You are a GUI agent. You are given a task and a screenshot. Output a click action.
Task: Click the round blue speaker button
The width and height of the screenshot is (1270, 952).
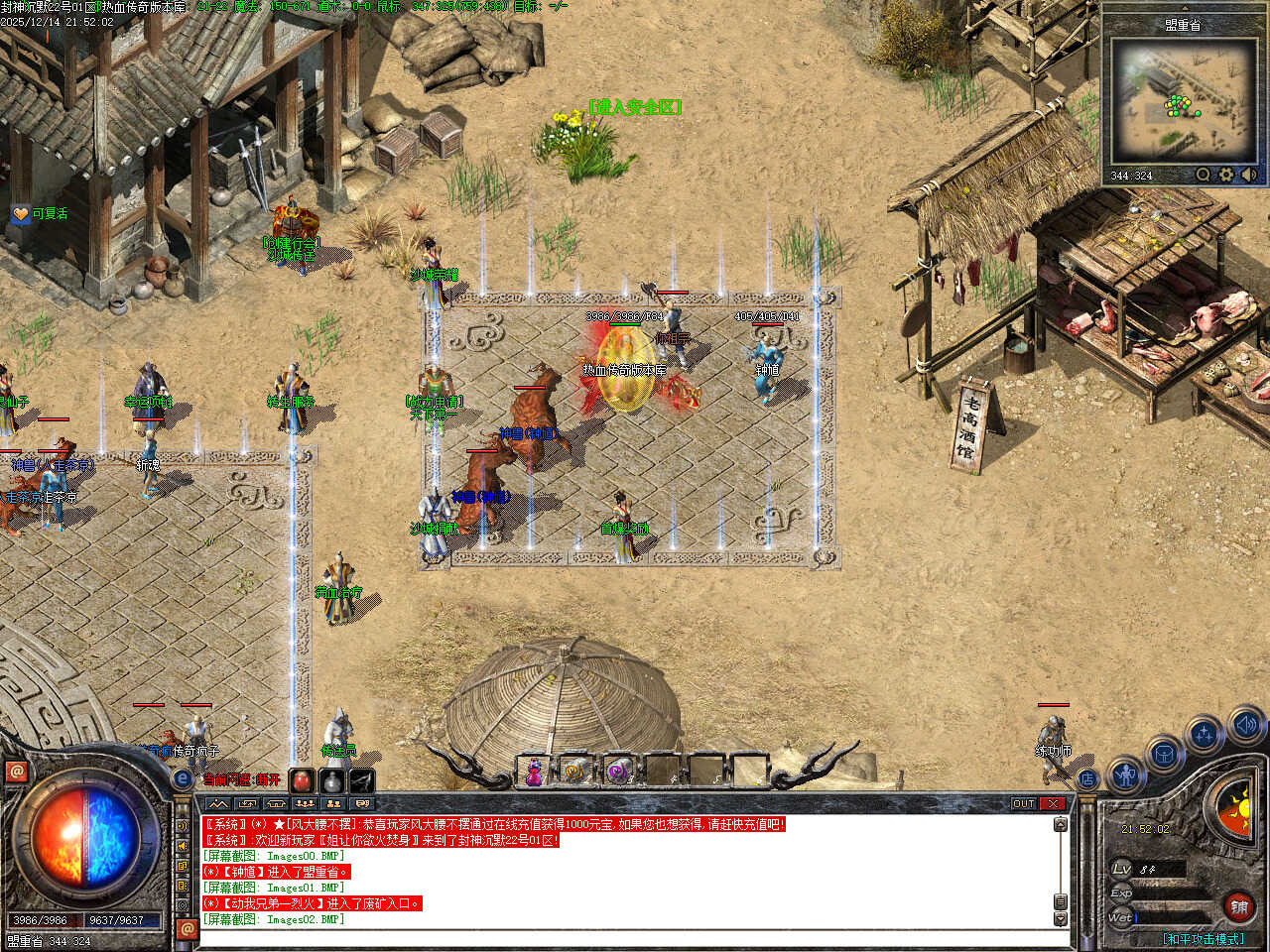pyautogui.click(x=1246, y=726)
